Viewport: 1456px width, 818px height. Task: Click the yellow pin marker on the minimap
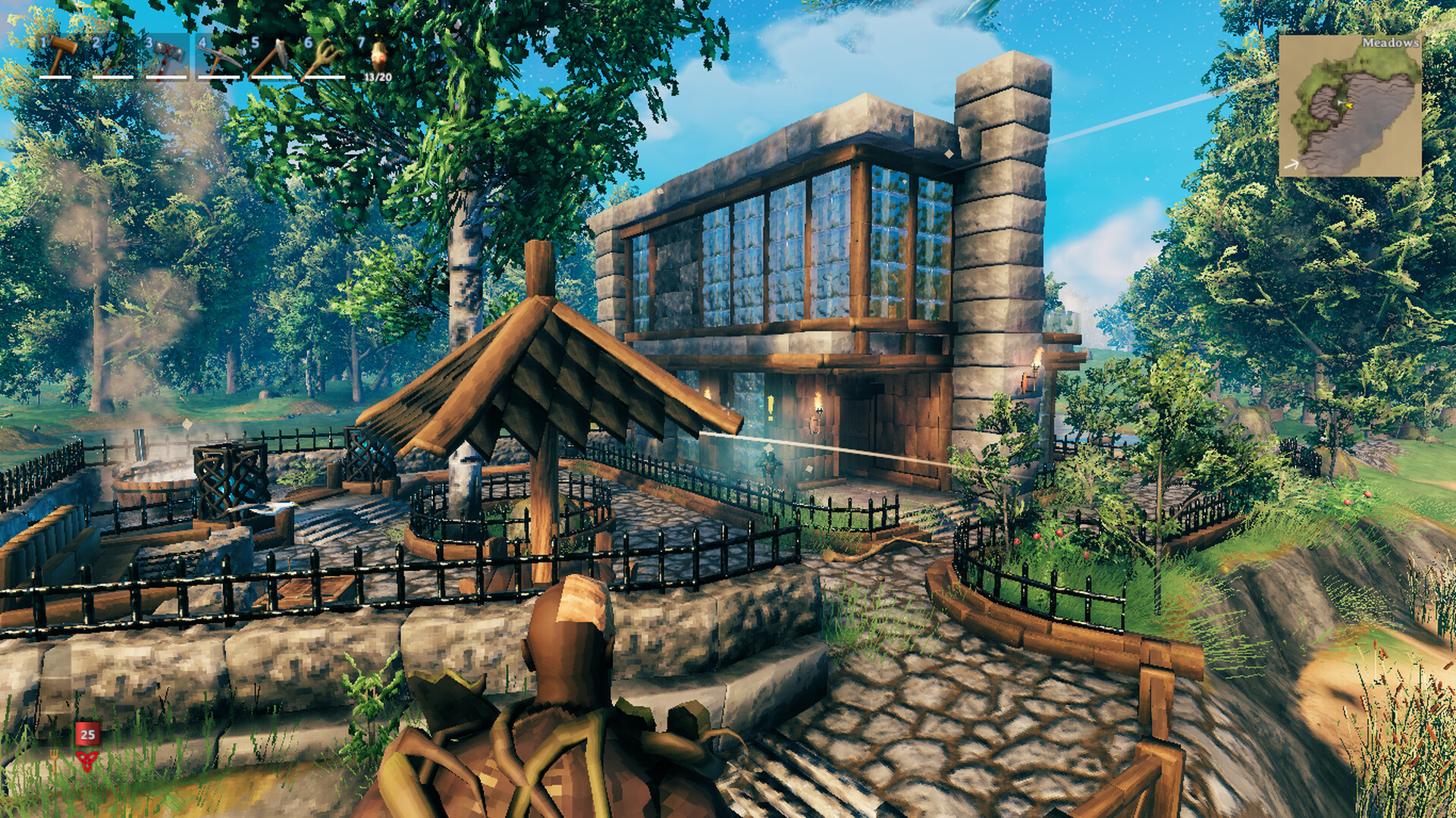pyautogui.click(x=1349, y=105)
